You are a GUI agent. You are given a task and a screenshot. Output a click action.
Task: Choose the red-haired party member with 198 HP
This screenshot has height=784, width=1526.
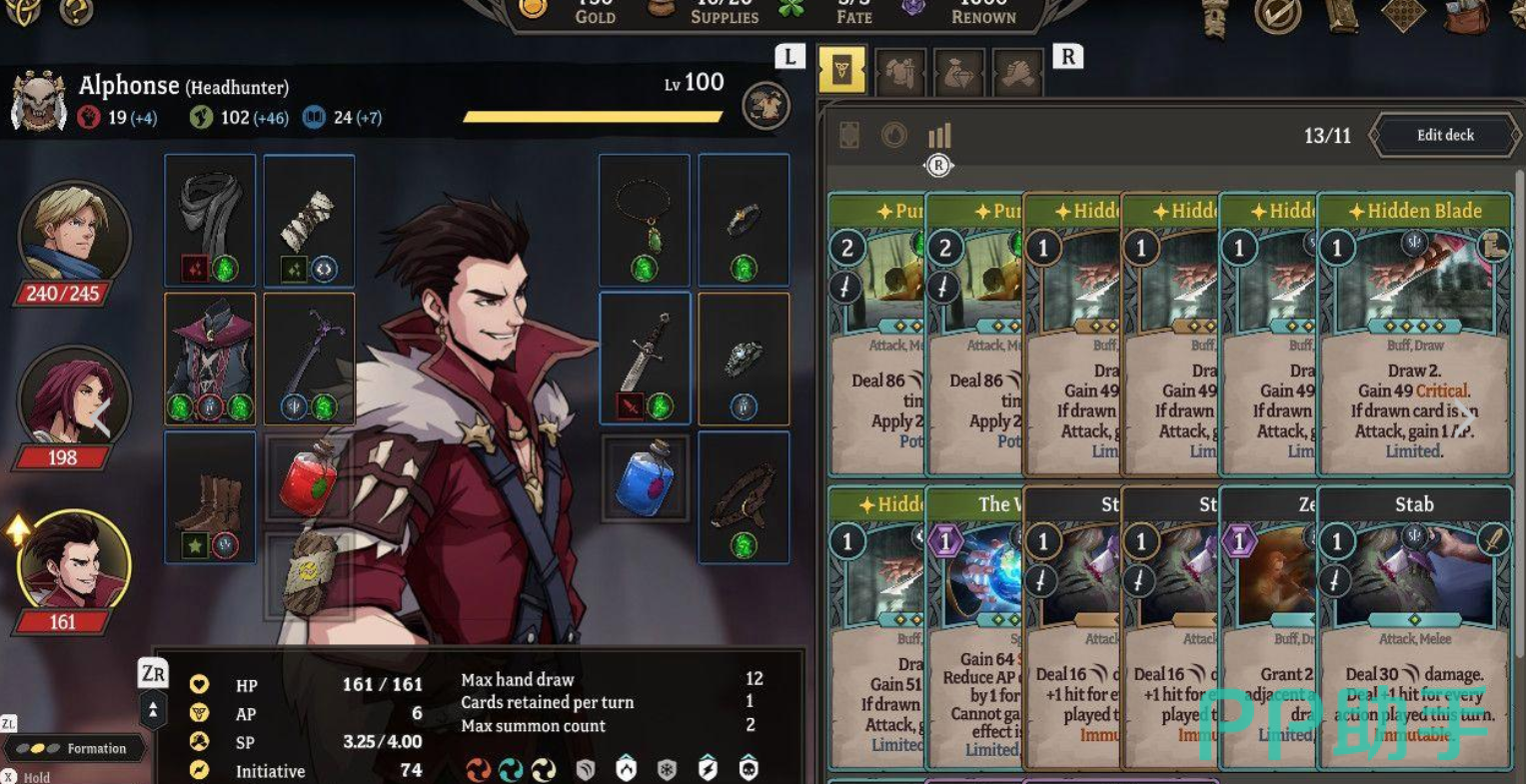pos(73,399)
